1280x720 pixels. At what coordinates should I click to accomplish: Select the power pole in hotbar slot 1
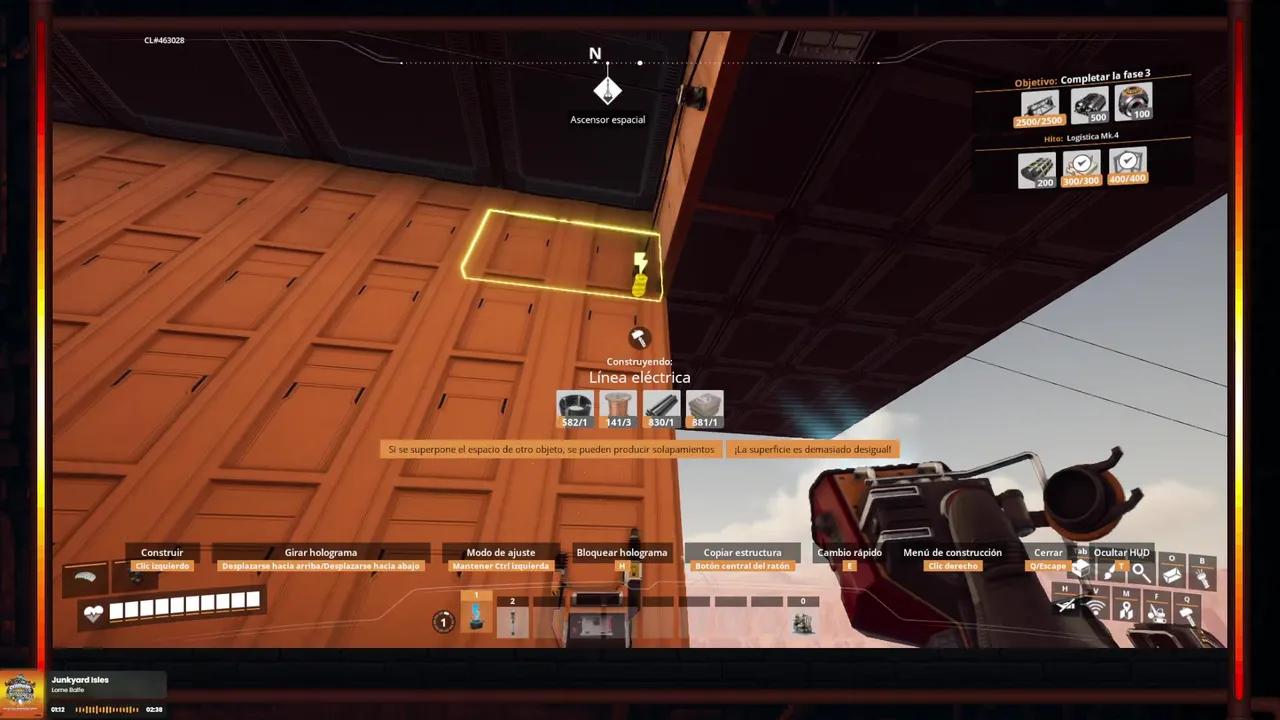[475, 614]
